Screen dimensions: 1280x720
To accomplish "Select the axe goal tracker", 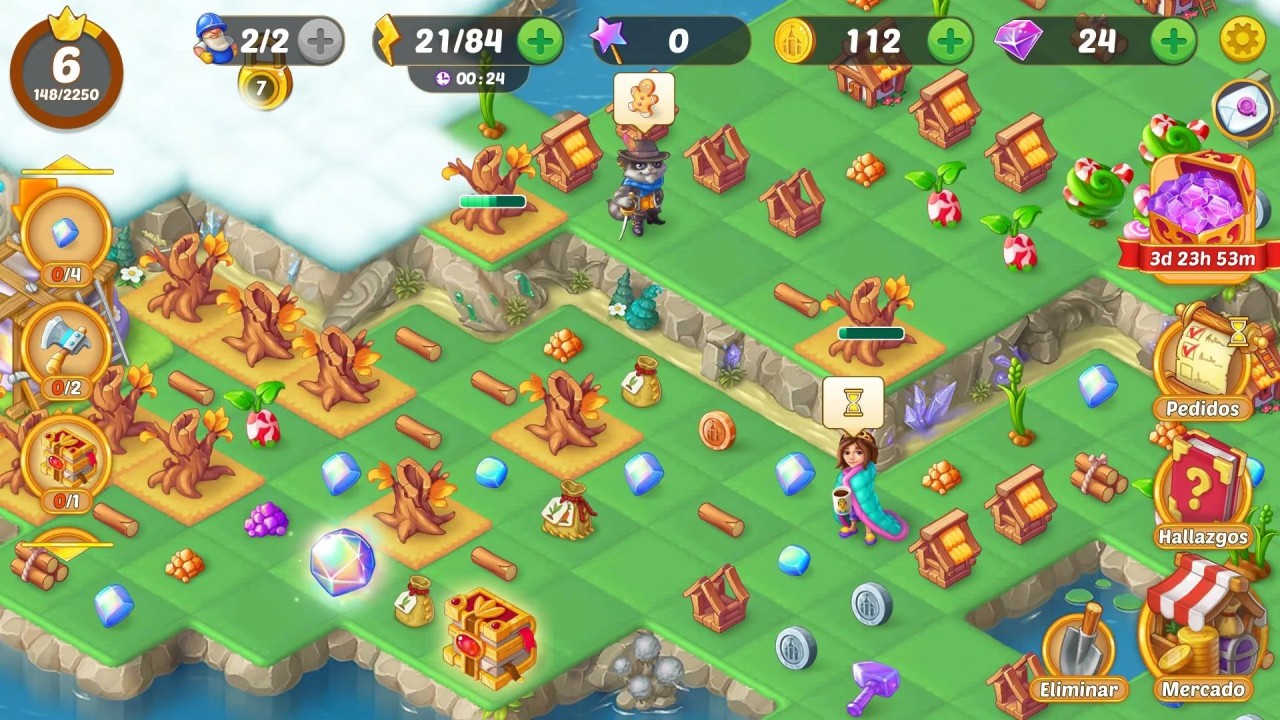I will pos(66,350).
